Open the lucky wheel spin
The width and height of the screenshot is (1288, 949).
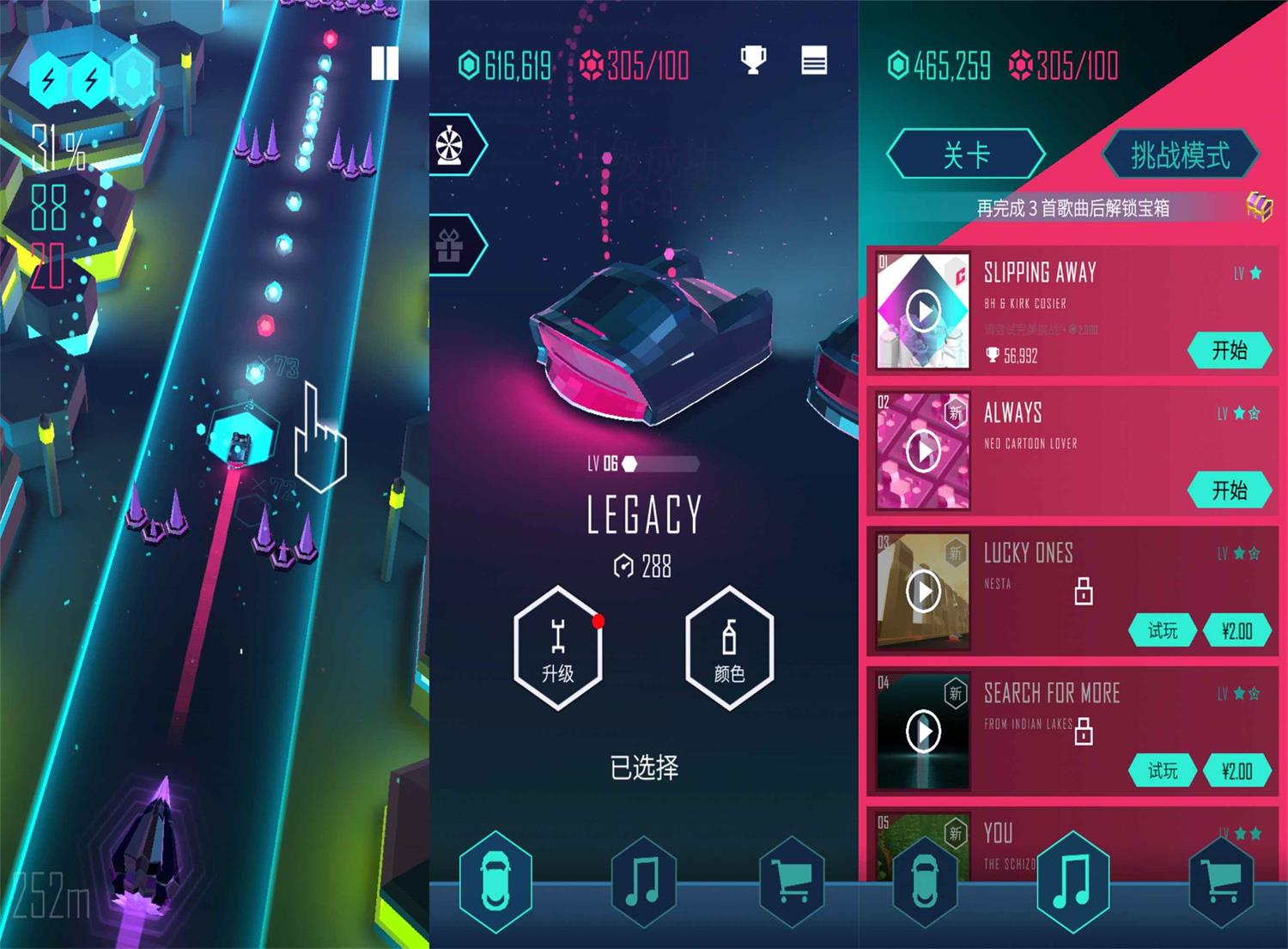[x=452, y=145]
